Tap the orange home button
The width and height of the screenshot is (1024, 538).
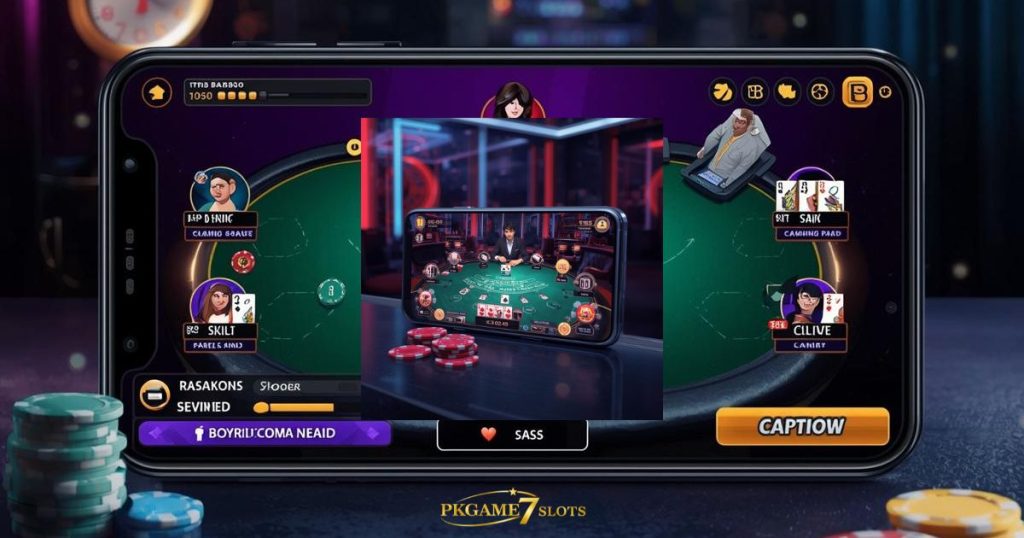click(157, 93)
